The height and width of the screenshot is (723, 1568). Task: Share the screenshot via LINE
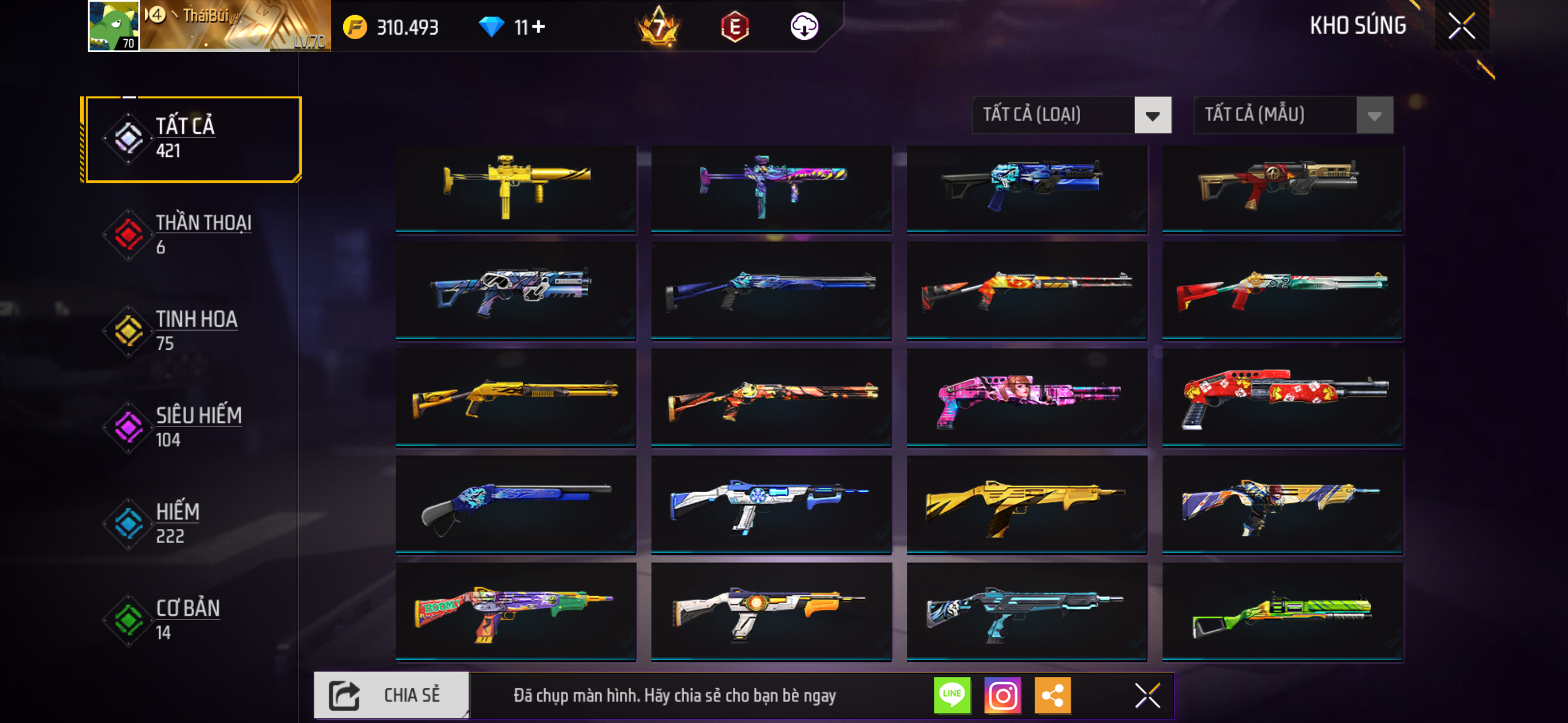click(952, 695)
